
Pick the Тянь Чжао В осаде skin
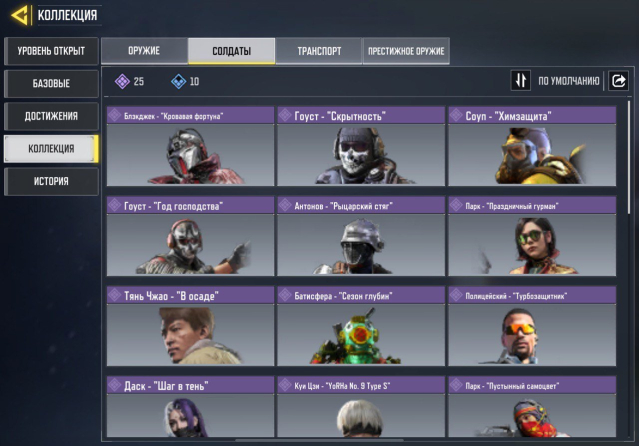pyautogui.click(x=189, y=326)
